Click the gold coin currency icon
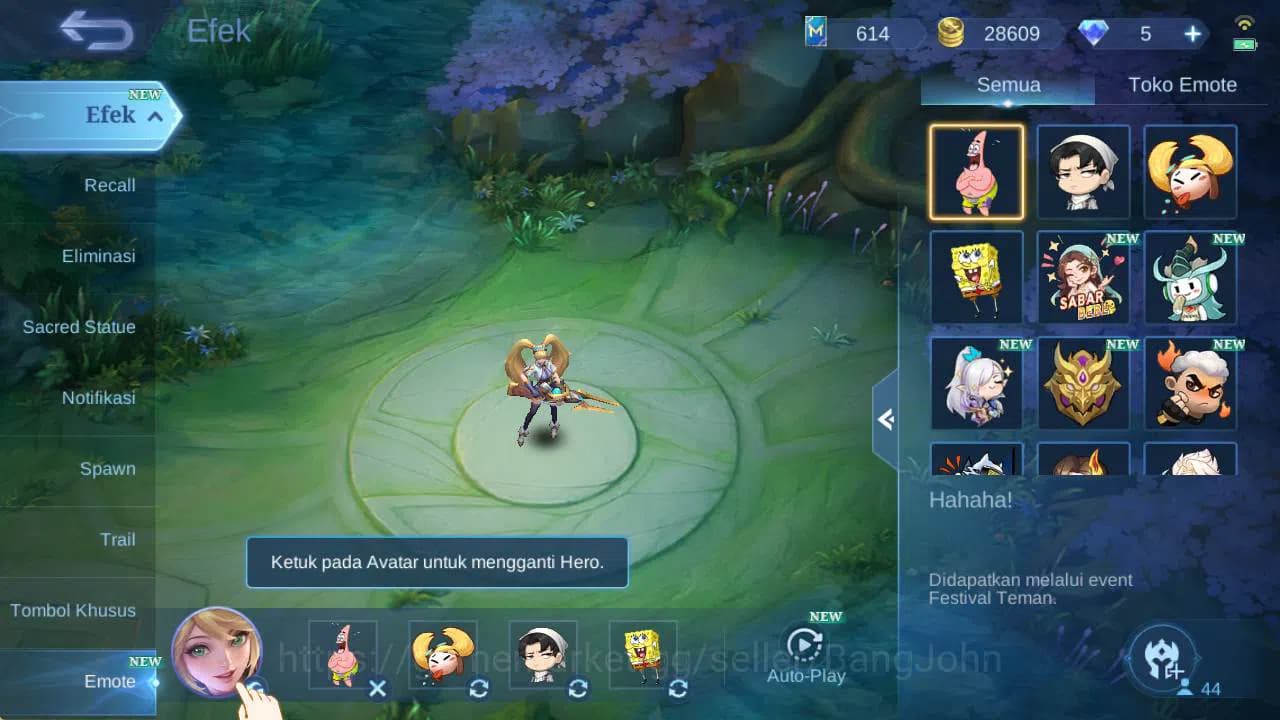The width and height of the screenshot is (1280, 720). pos(953,33)
